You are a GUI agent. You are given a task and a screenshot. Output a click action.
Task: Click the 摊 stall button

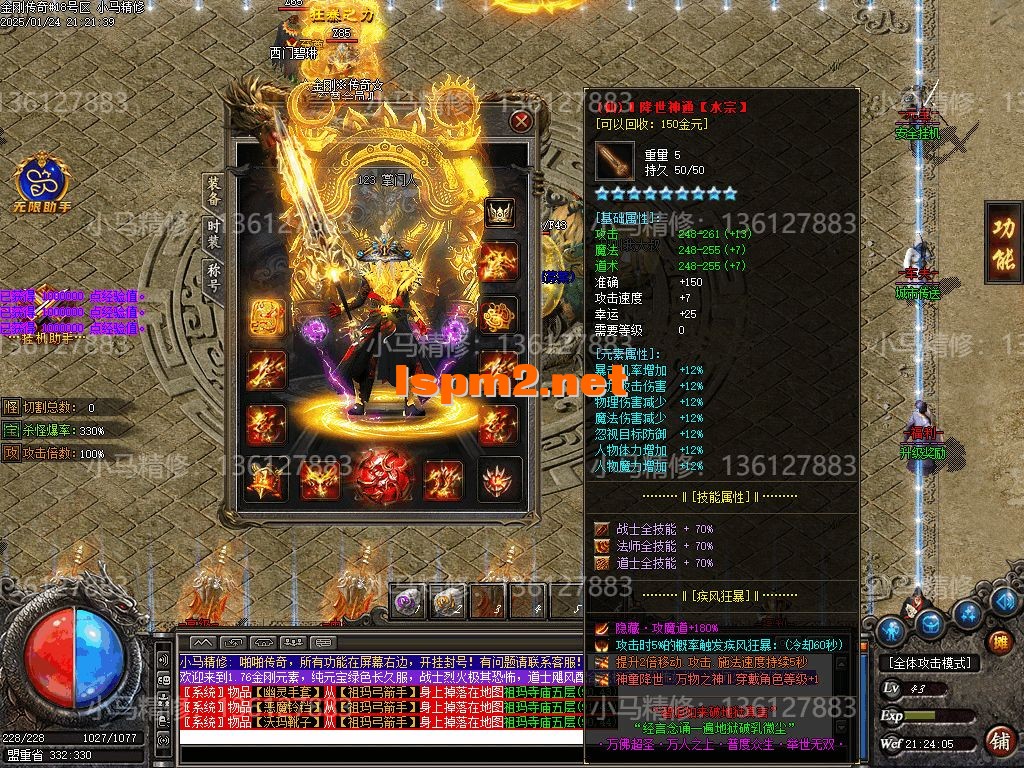997,641
